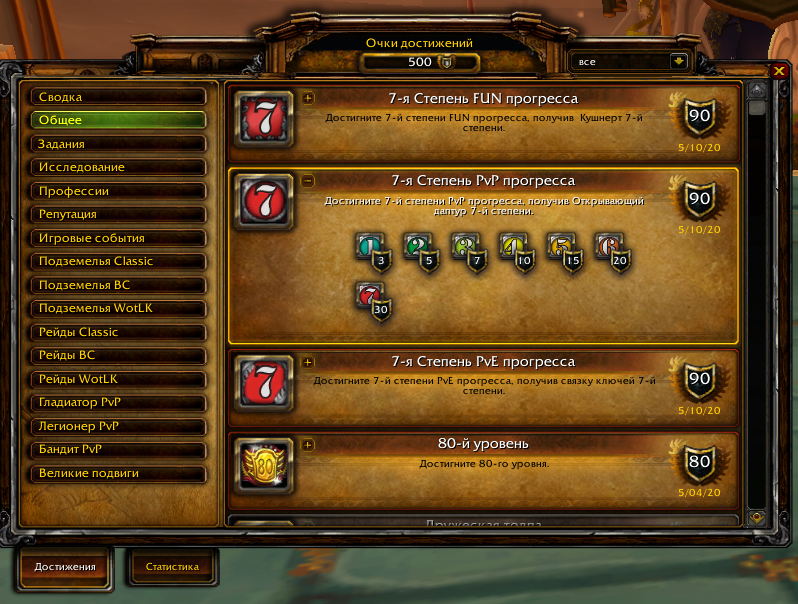This screenshot has width=798, height=604.
Task: Show the Великие подвиги category
Action: tap(118, 473)
